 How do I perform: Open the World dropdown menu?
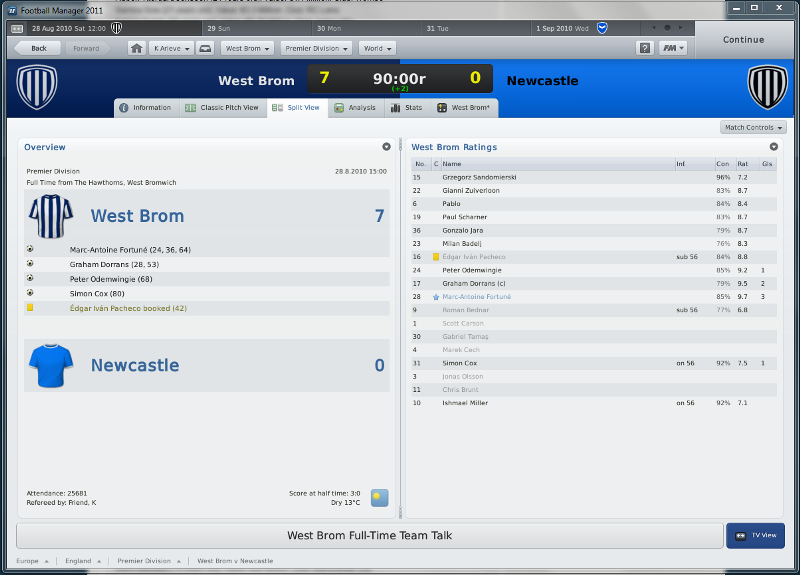377,48
